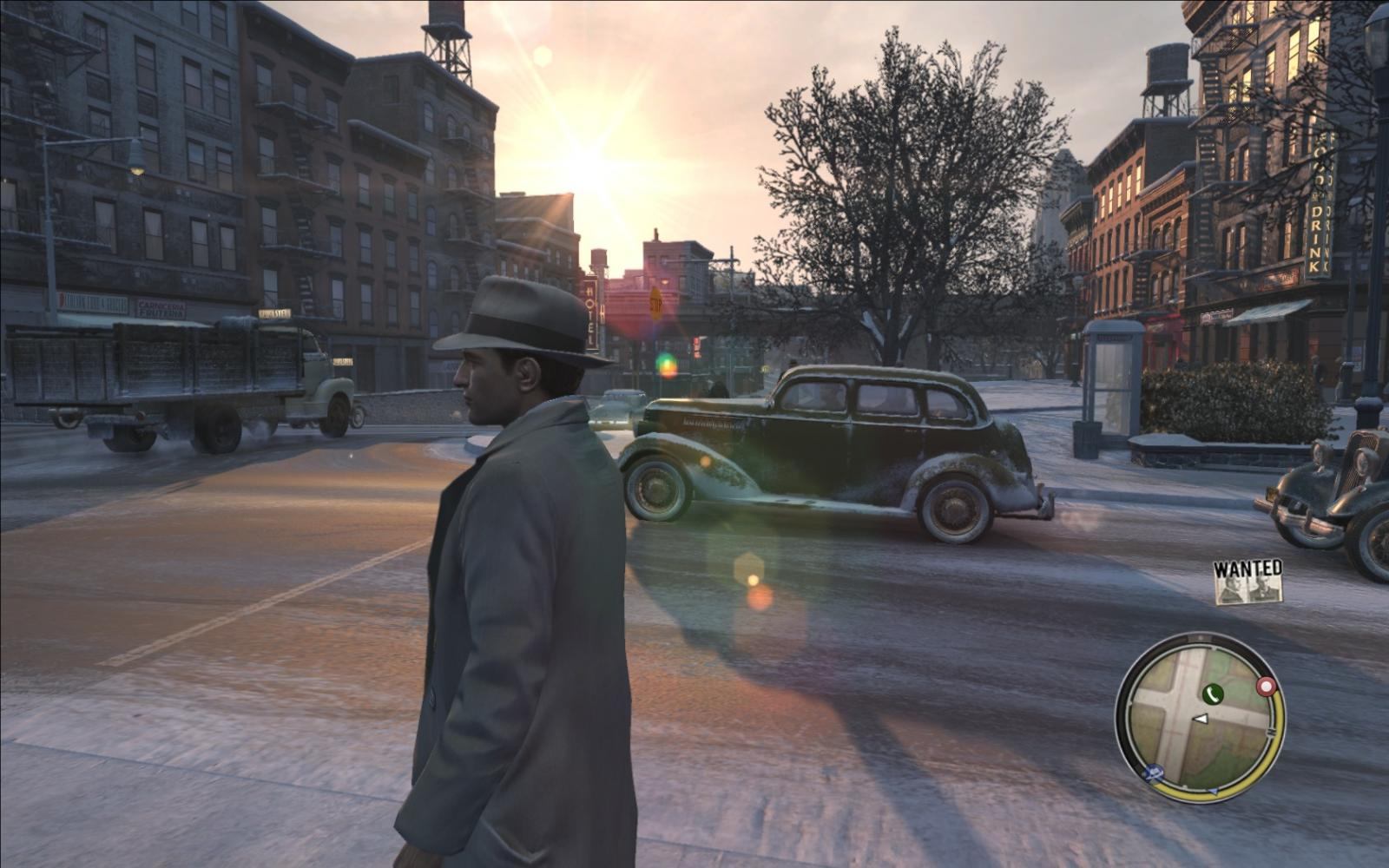Select the green phone marker on minimap
1389x868 pixels.
tap(1213, 693)
